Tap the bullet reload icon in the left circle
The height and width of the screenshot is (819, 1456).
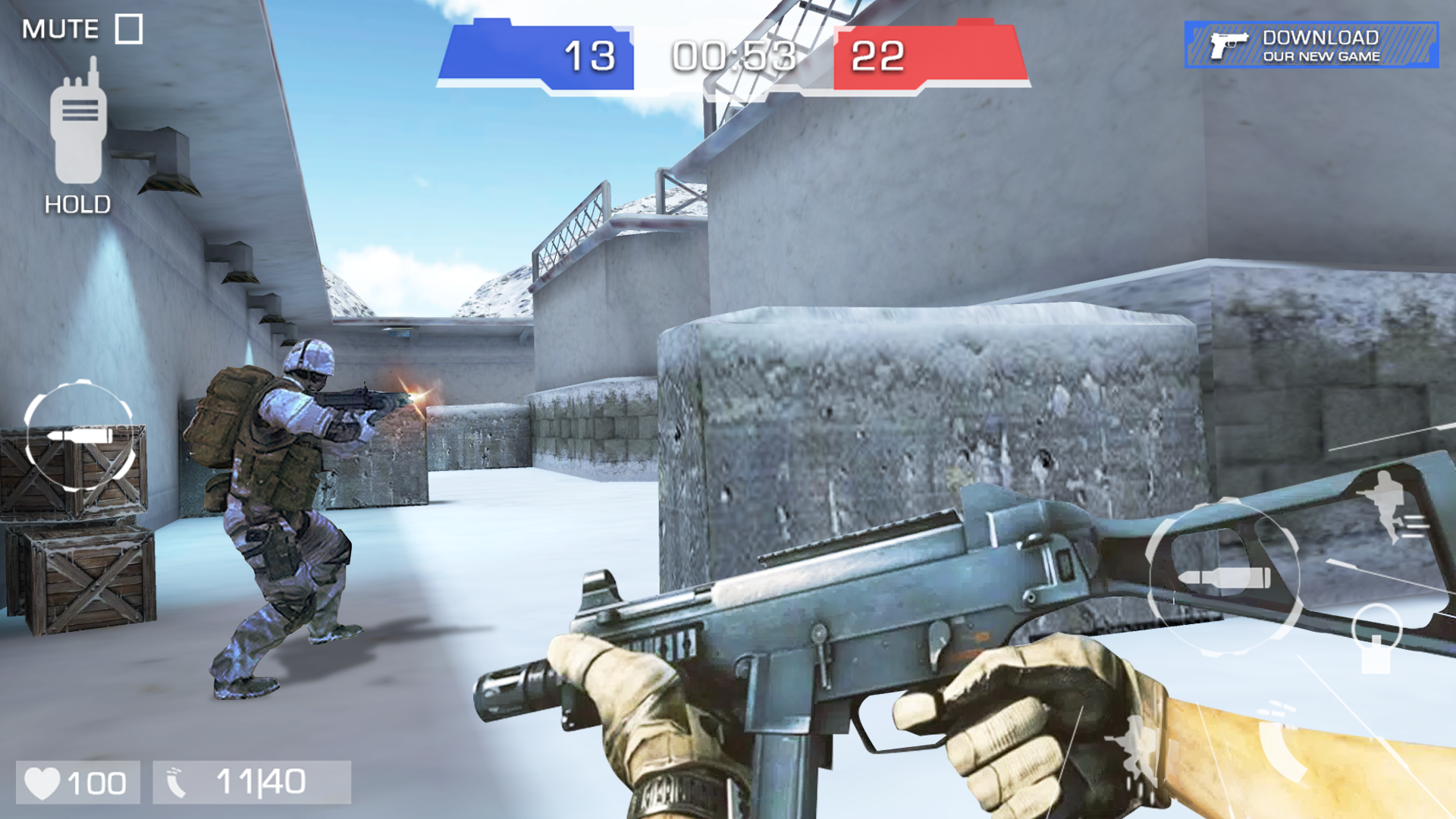(x=80, y=435)
